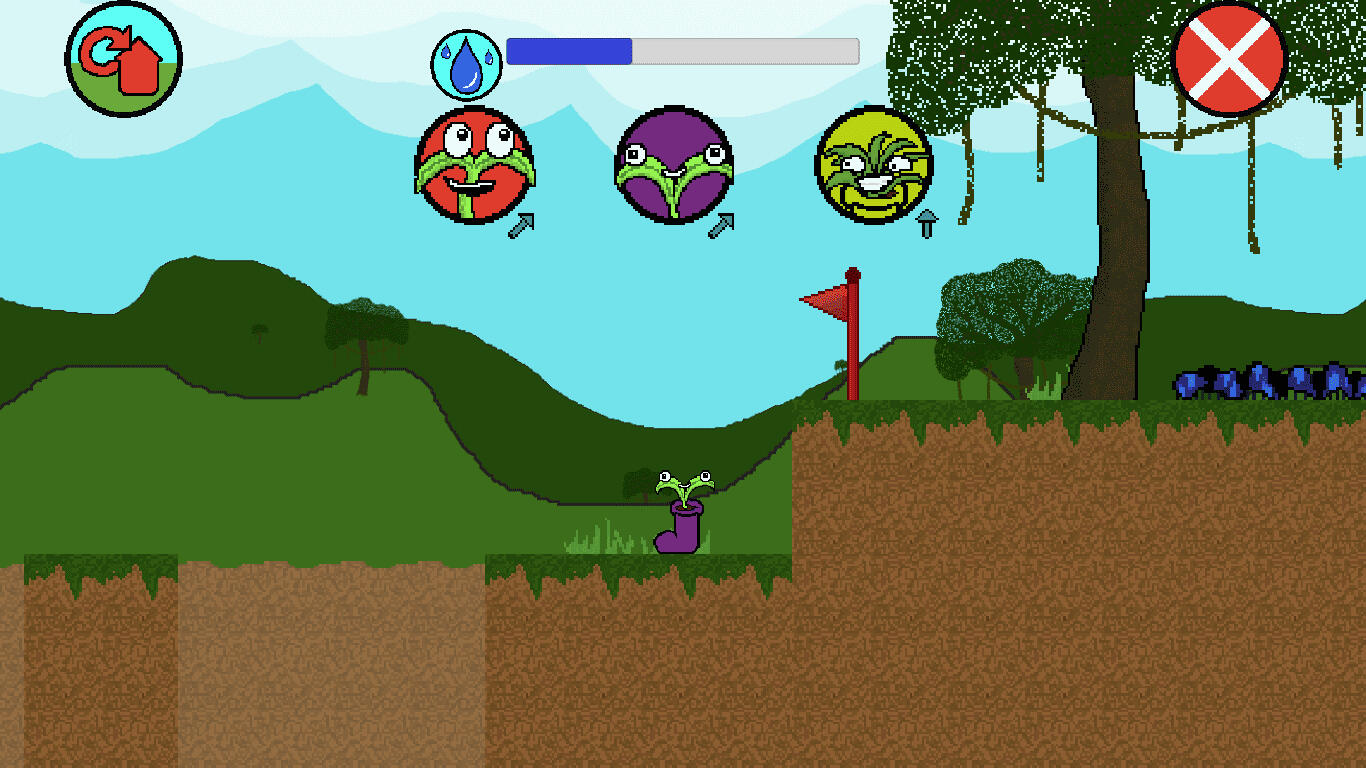1366x768 pixels.
Task: Select the red plant character icon
Action: tap(474, 165)
